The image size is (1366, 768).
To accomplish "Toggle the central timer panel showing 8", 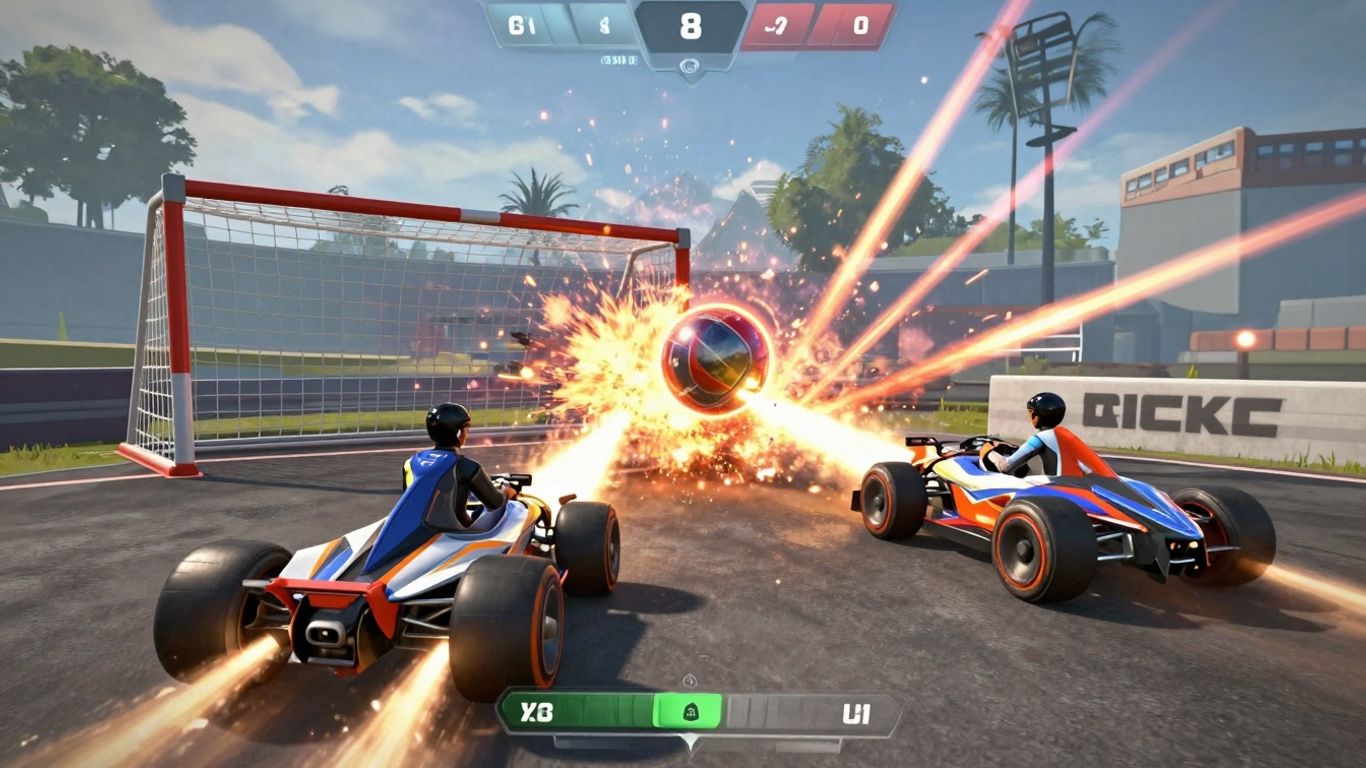I will (691, 28).
